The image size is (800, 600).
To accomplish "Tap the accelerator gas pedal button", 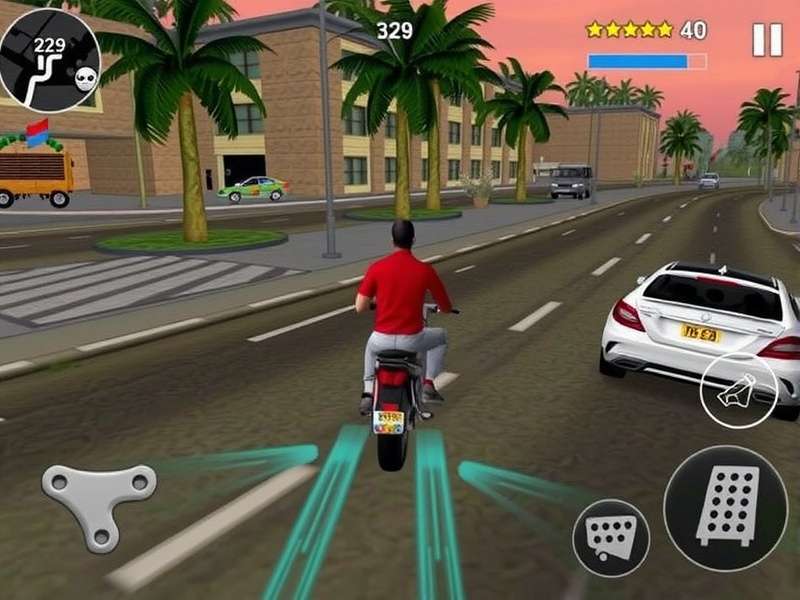I will click(725, 508).
